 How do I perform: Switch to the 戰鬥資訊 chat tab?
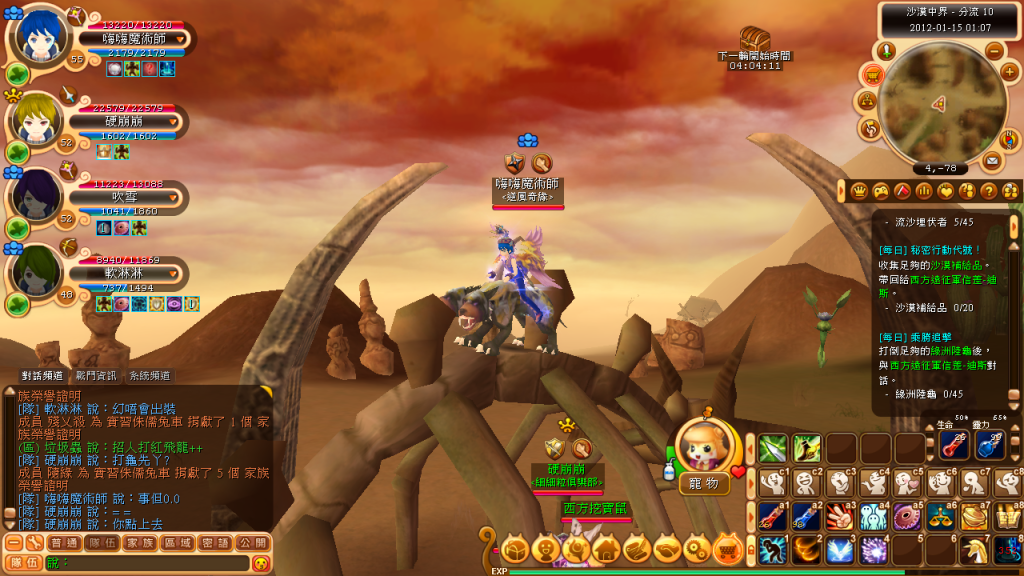click(x=96, y=375)
